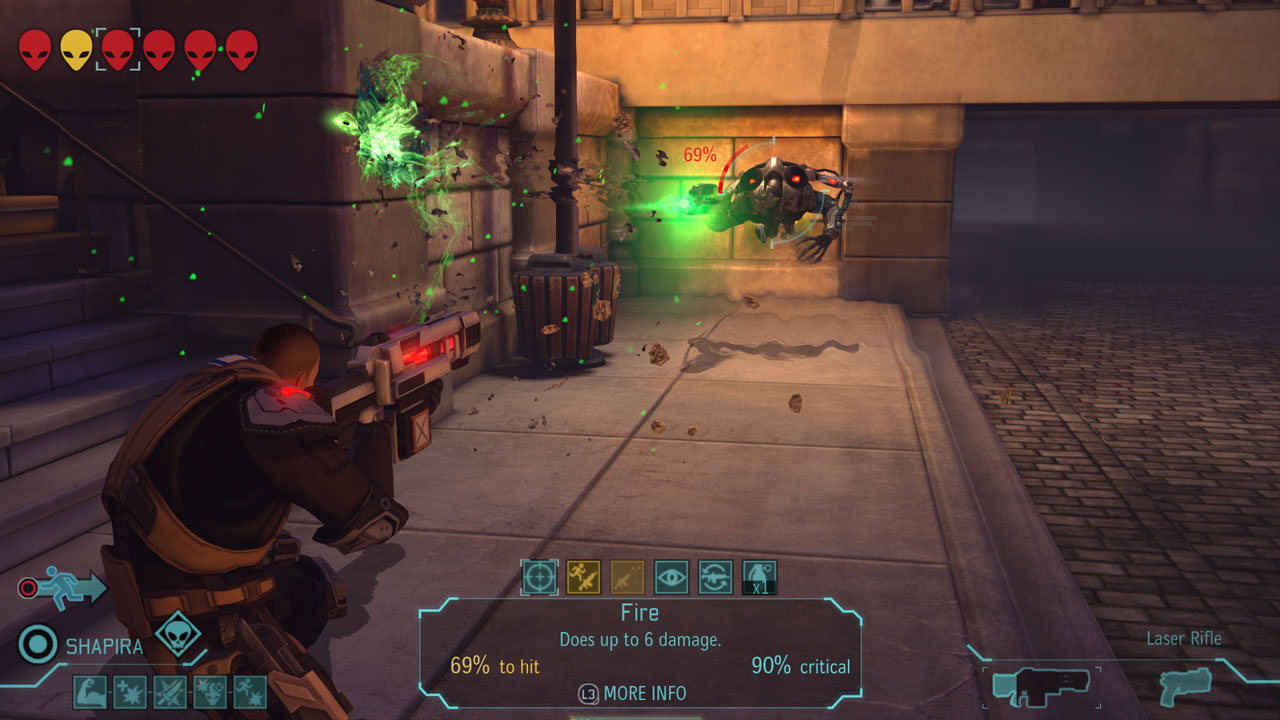Click the flexed arm perk icon
Viewport: 1280px width, 720px height.
point(90,692)
